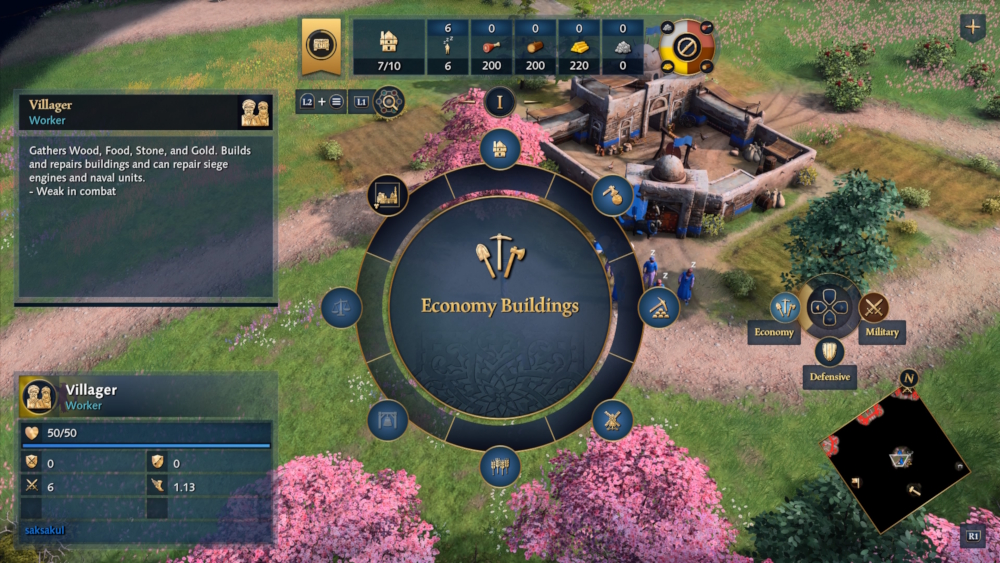
Task: Click the magnifier gear icon
Action: pos(388,101)
